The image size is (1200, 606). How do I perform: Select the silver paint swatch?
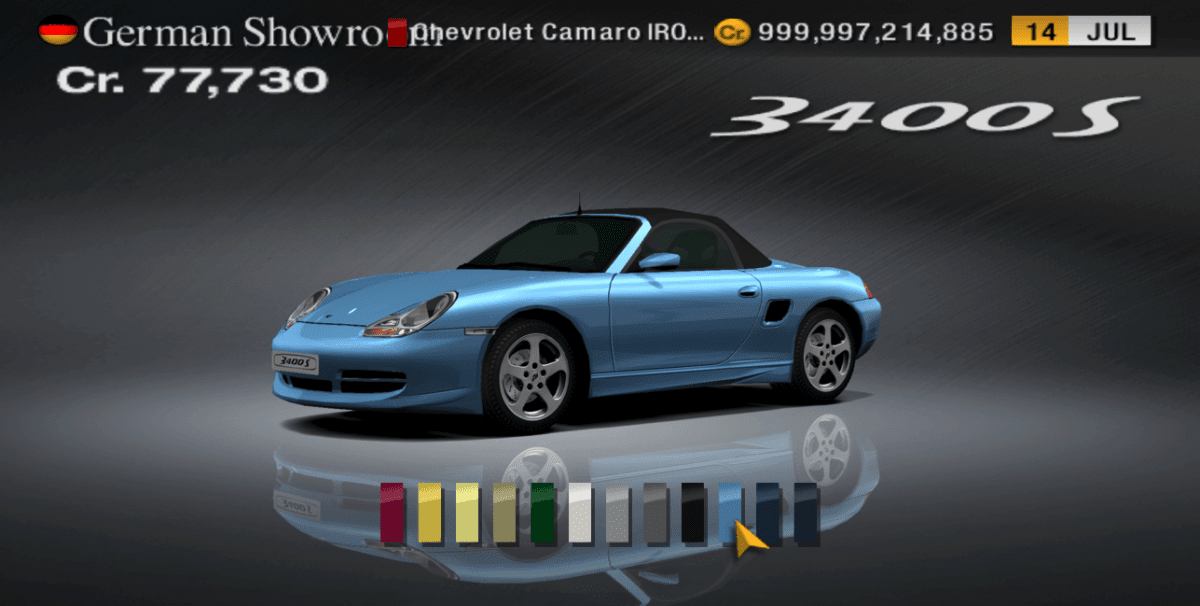click(618, 512)
